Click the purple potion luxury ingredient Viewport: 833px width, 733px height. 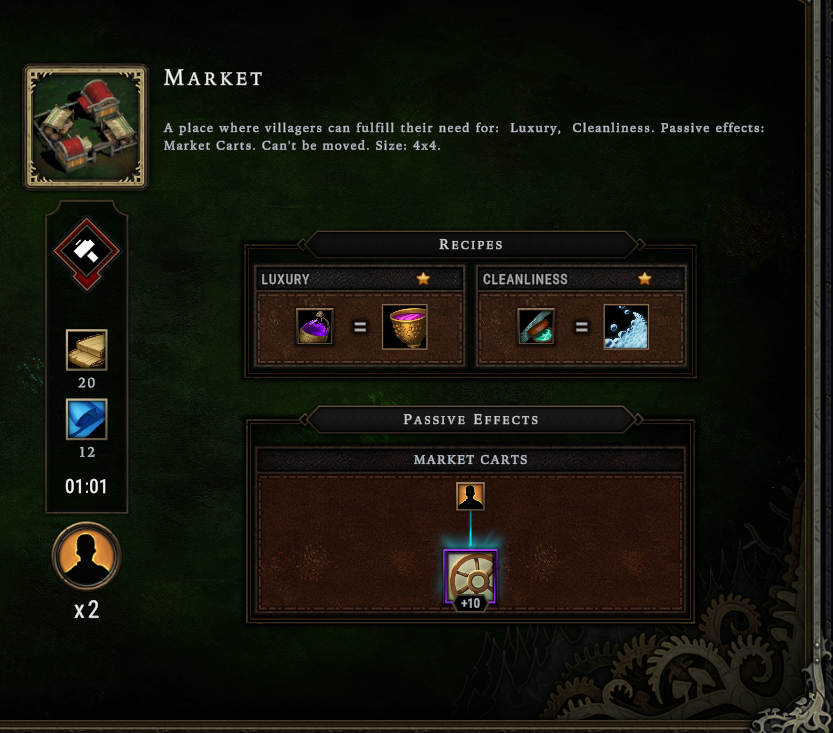click(314, 327)
